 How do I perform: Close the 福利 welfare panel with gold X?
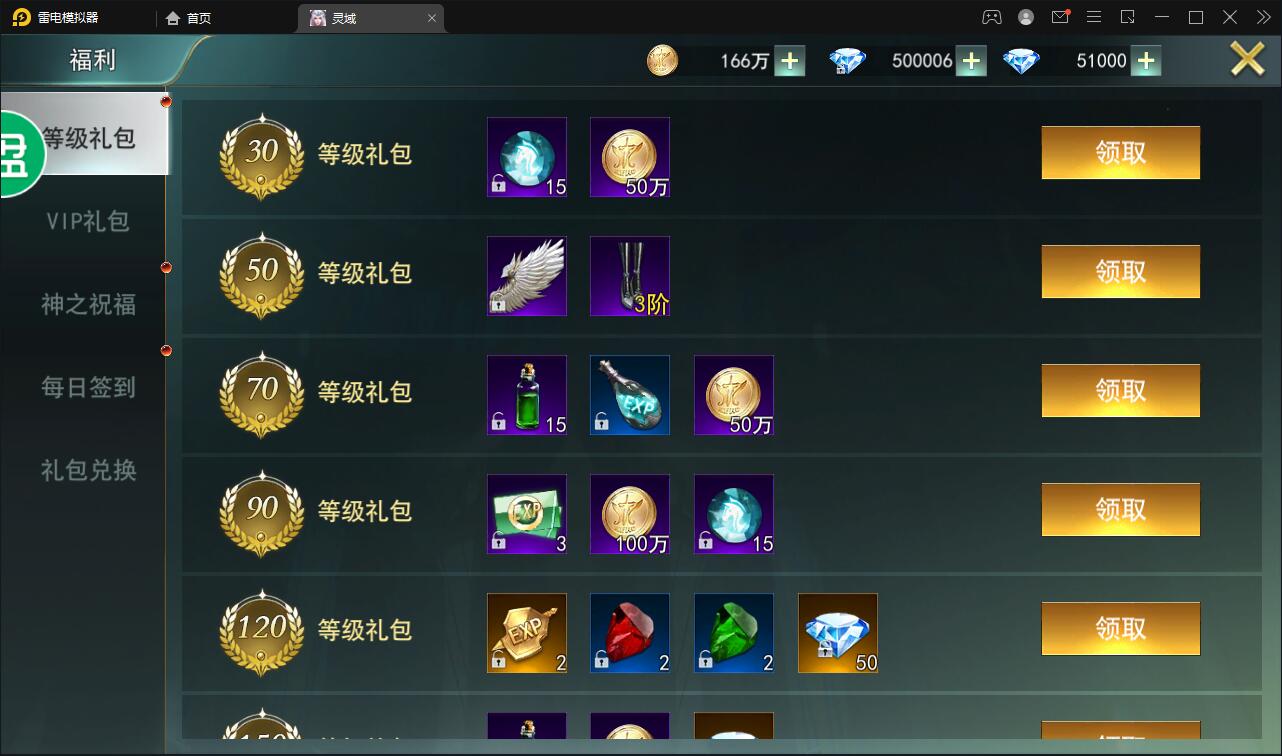tap(1246, 58)
